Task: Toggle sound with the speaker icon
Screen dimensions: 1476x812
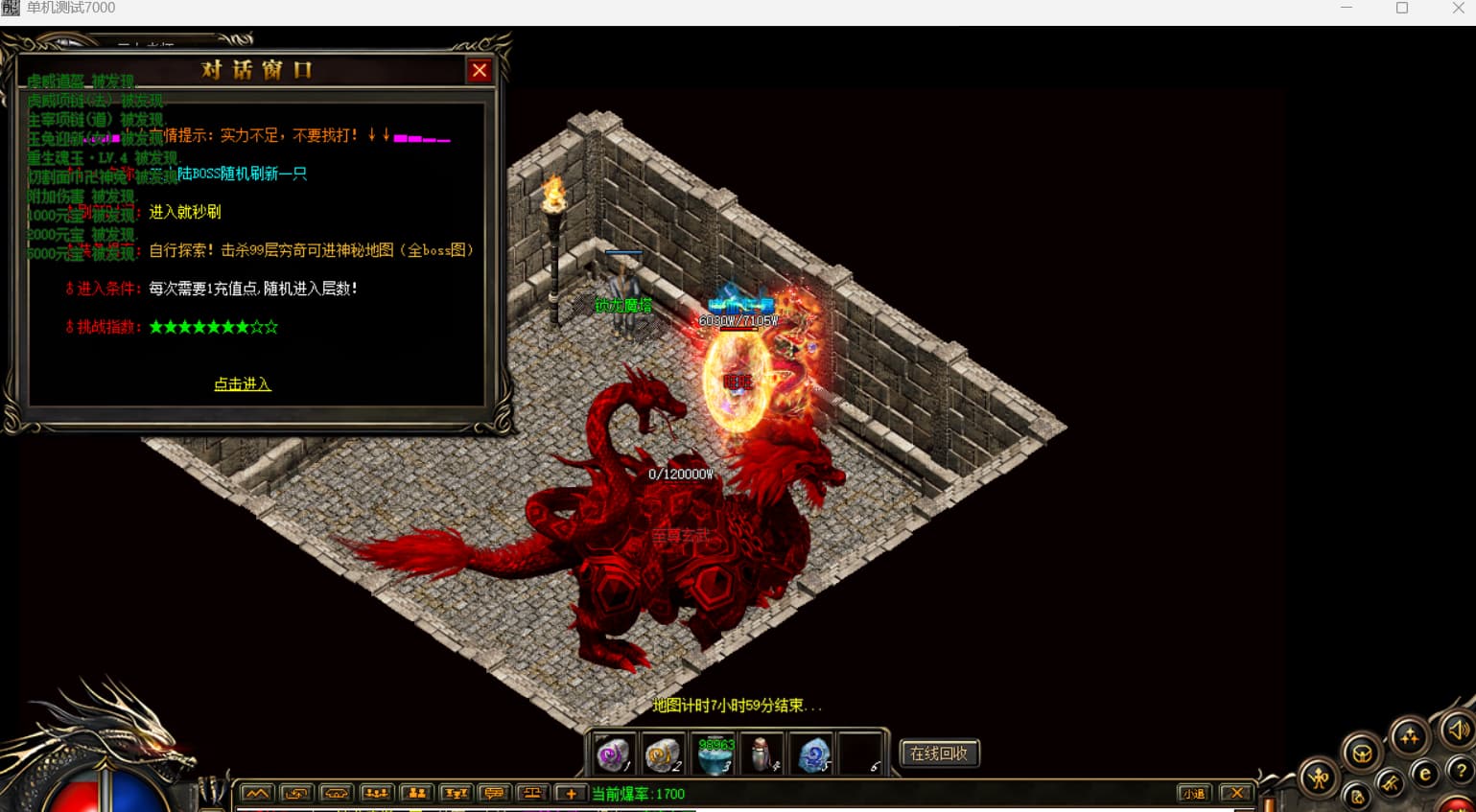Action: click(x=1458, y=731)
